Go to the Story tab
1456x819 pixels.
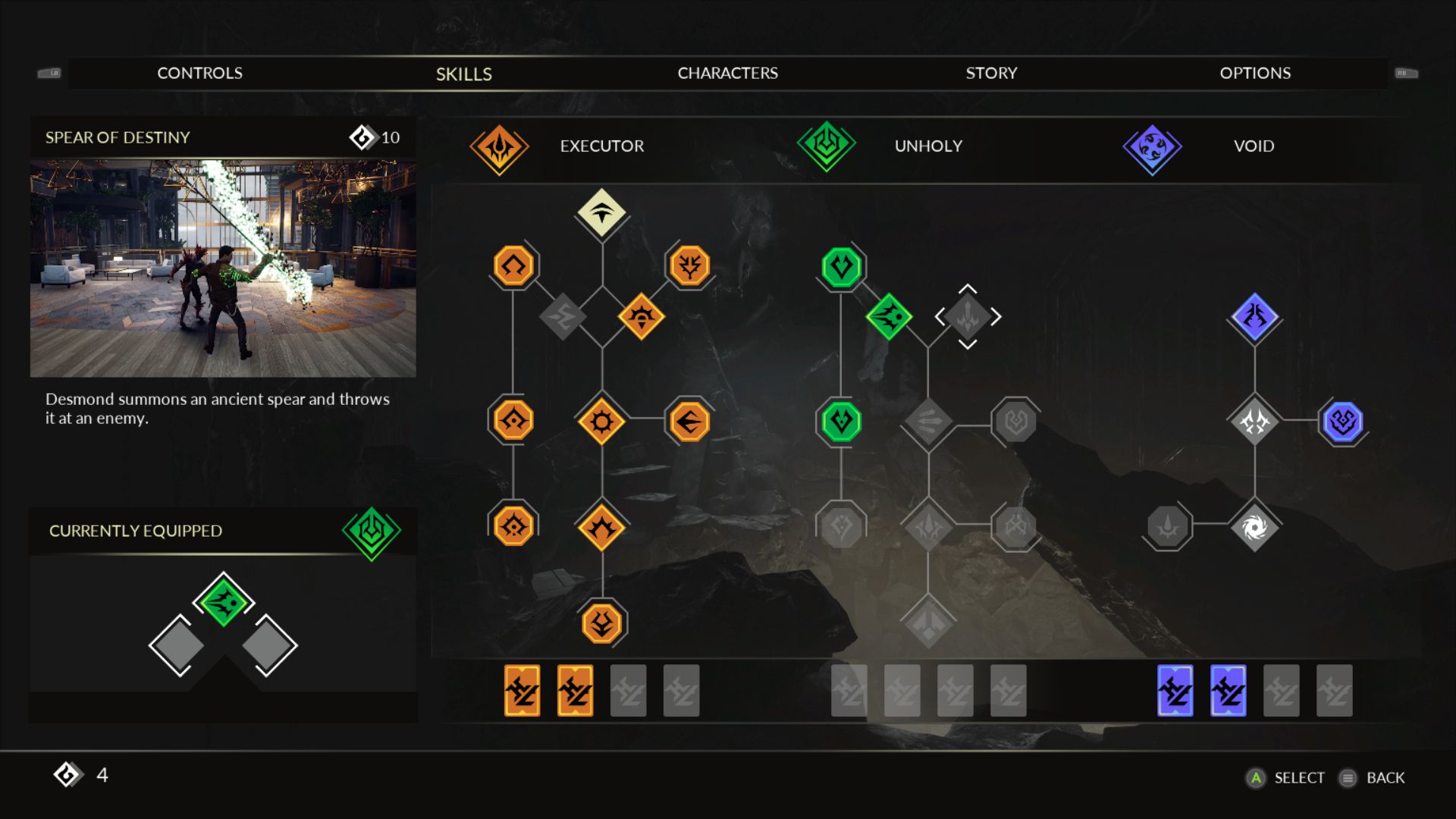click(991, 73)
